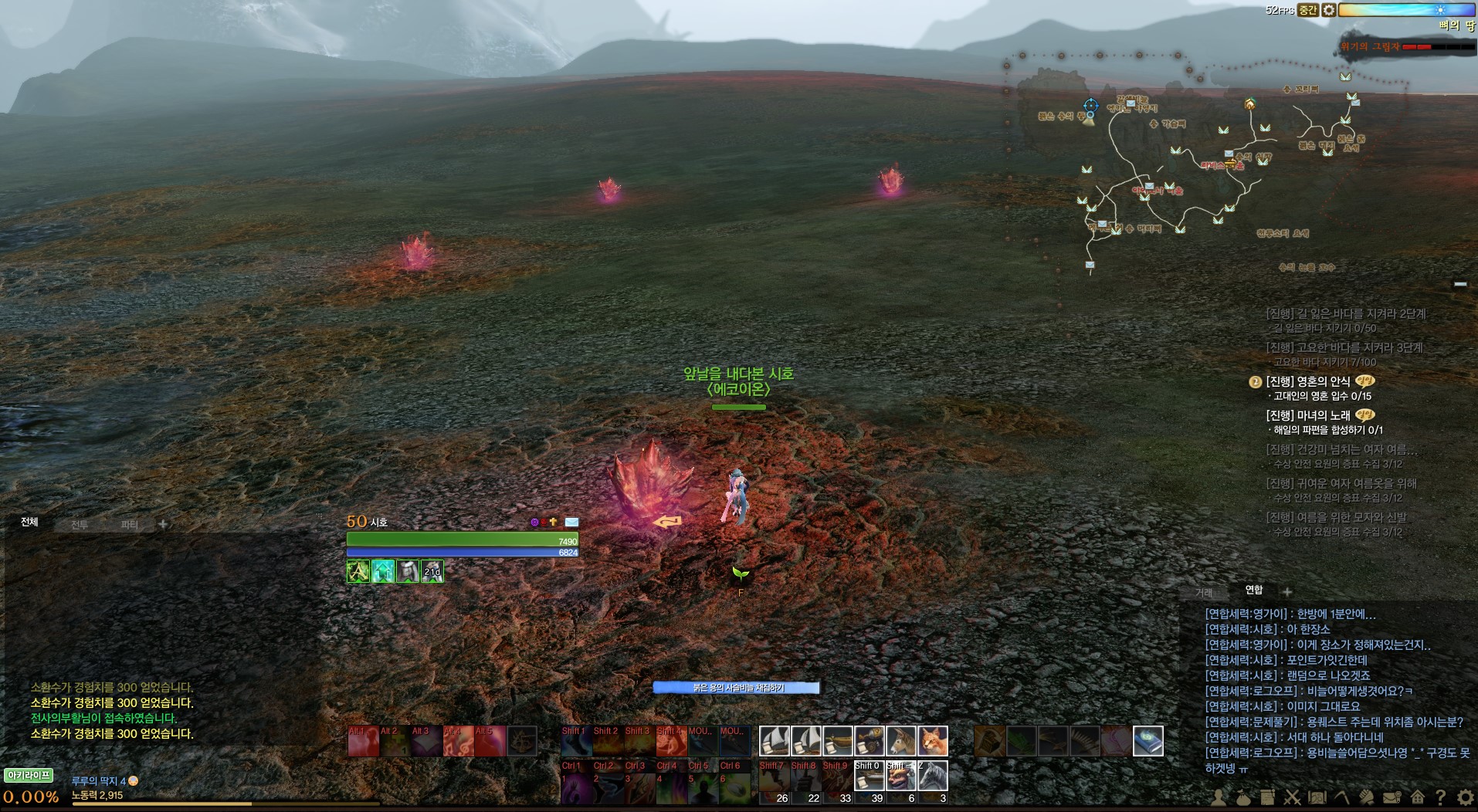Image resolution: width=1478 pixels, height=812 pixels.
Task: Open the mail envelope icon
Action: (x=1392, y=797)
